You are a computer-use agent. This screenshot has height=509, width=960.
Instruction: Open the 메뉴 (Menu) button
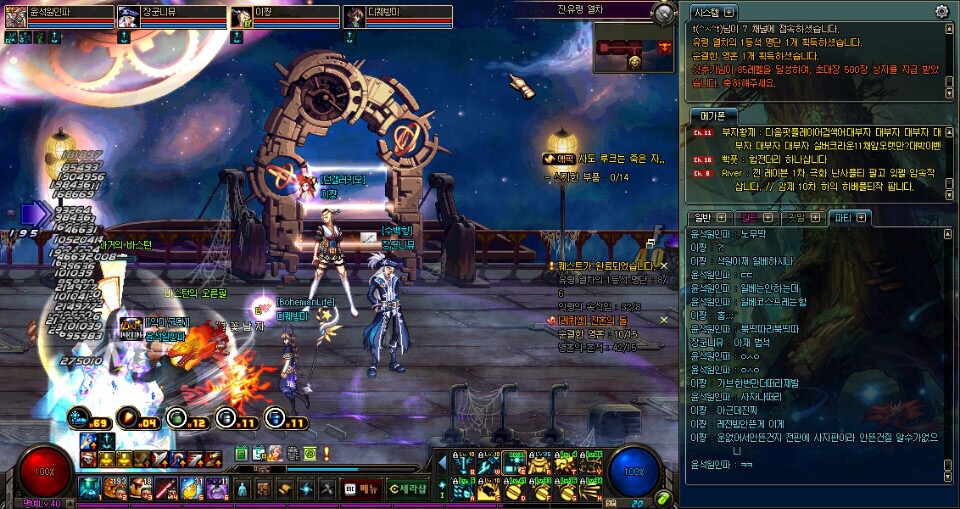coord(365,488)
